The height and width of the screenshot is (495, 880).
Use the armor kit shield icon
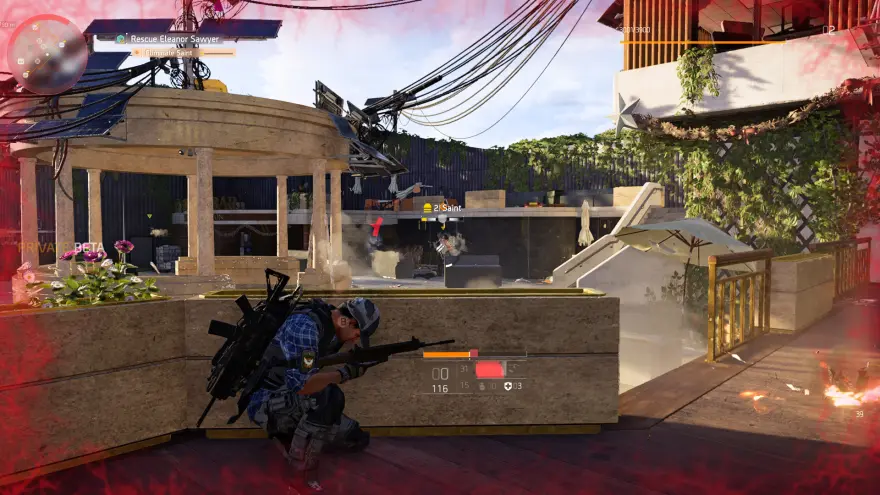[x=508, y=386]
